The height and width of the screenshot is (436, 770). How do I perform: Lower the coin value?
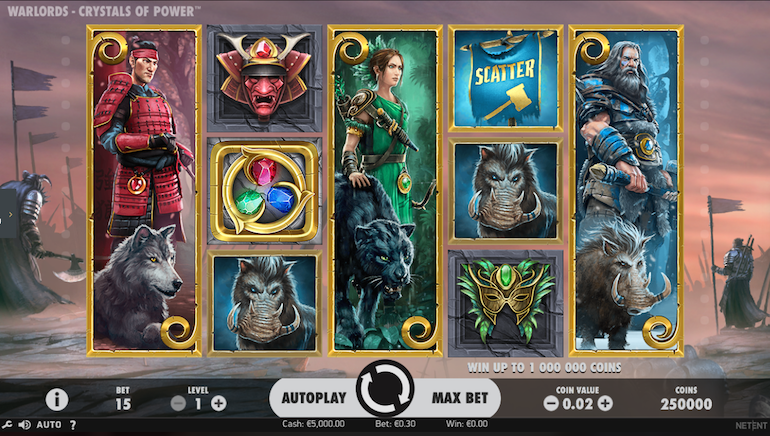click(x=551, y=404)
